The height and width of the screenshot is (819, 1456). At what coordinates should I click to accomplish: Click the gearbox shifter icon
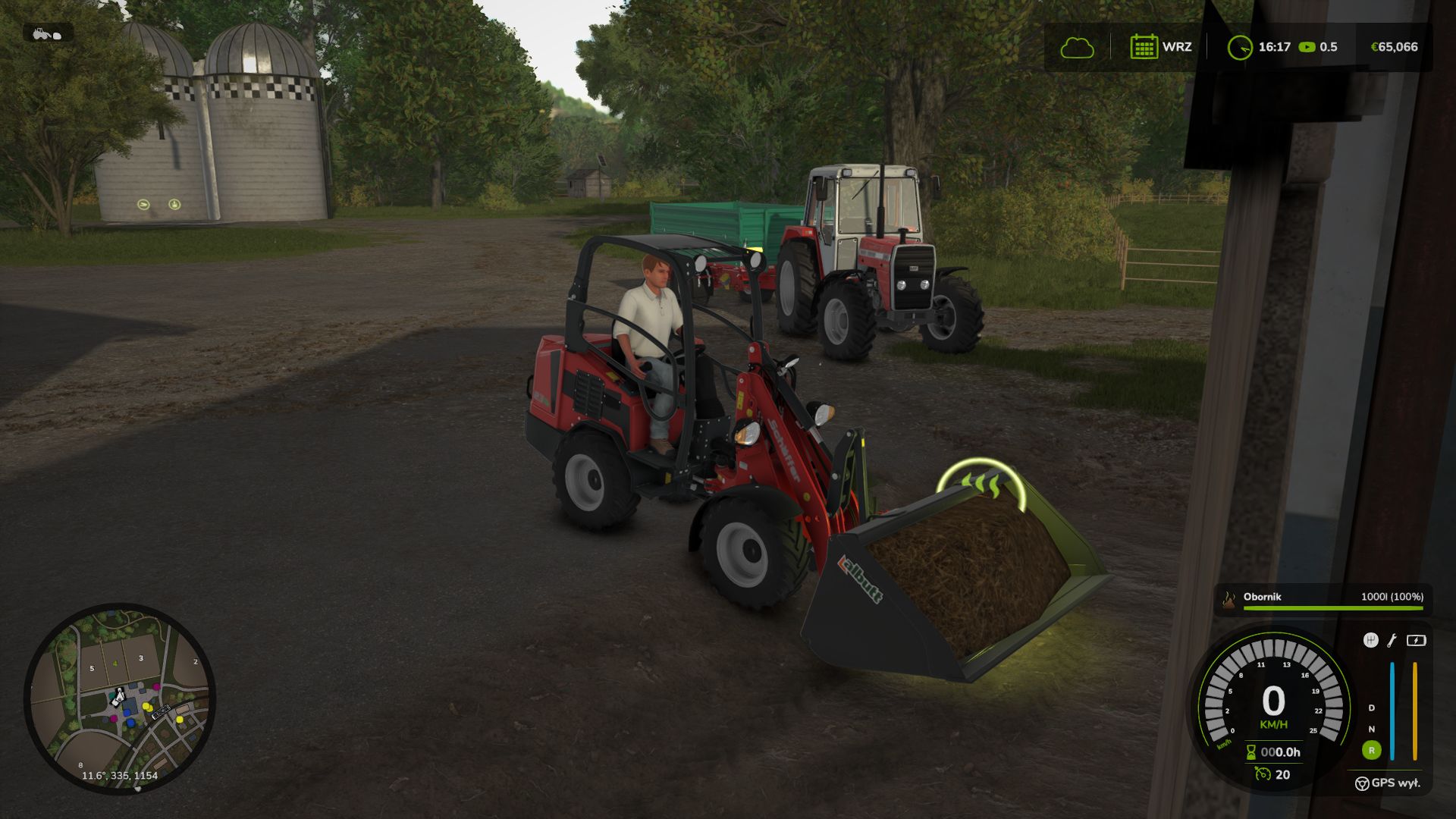[1370, 641]
